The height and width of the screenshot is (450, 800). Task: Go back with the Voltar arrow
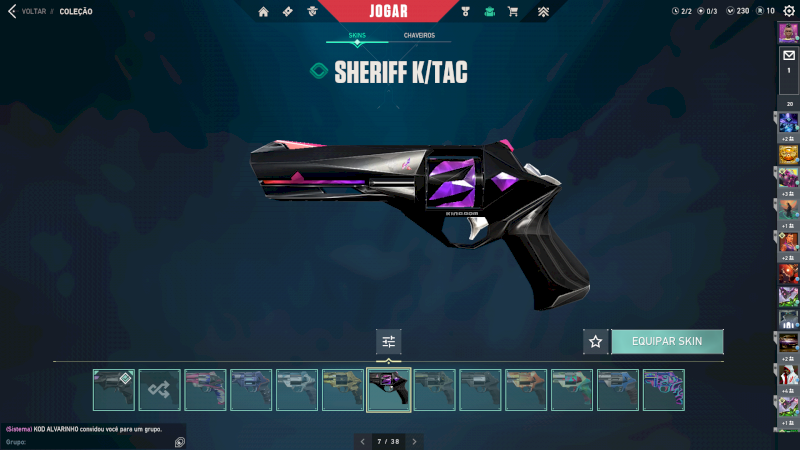click(x=12, y=11)
